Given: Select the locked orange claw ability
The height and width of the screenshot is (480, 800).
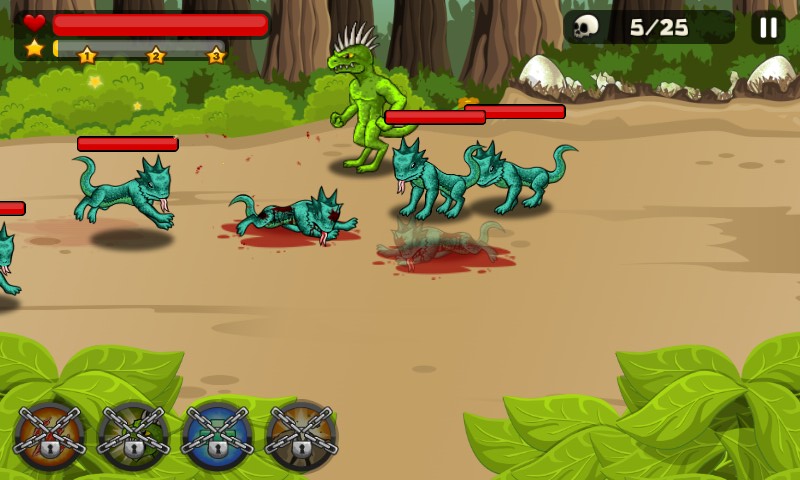Looking at the screenshot, I should click(x=49, y=436).
